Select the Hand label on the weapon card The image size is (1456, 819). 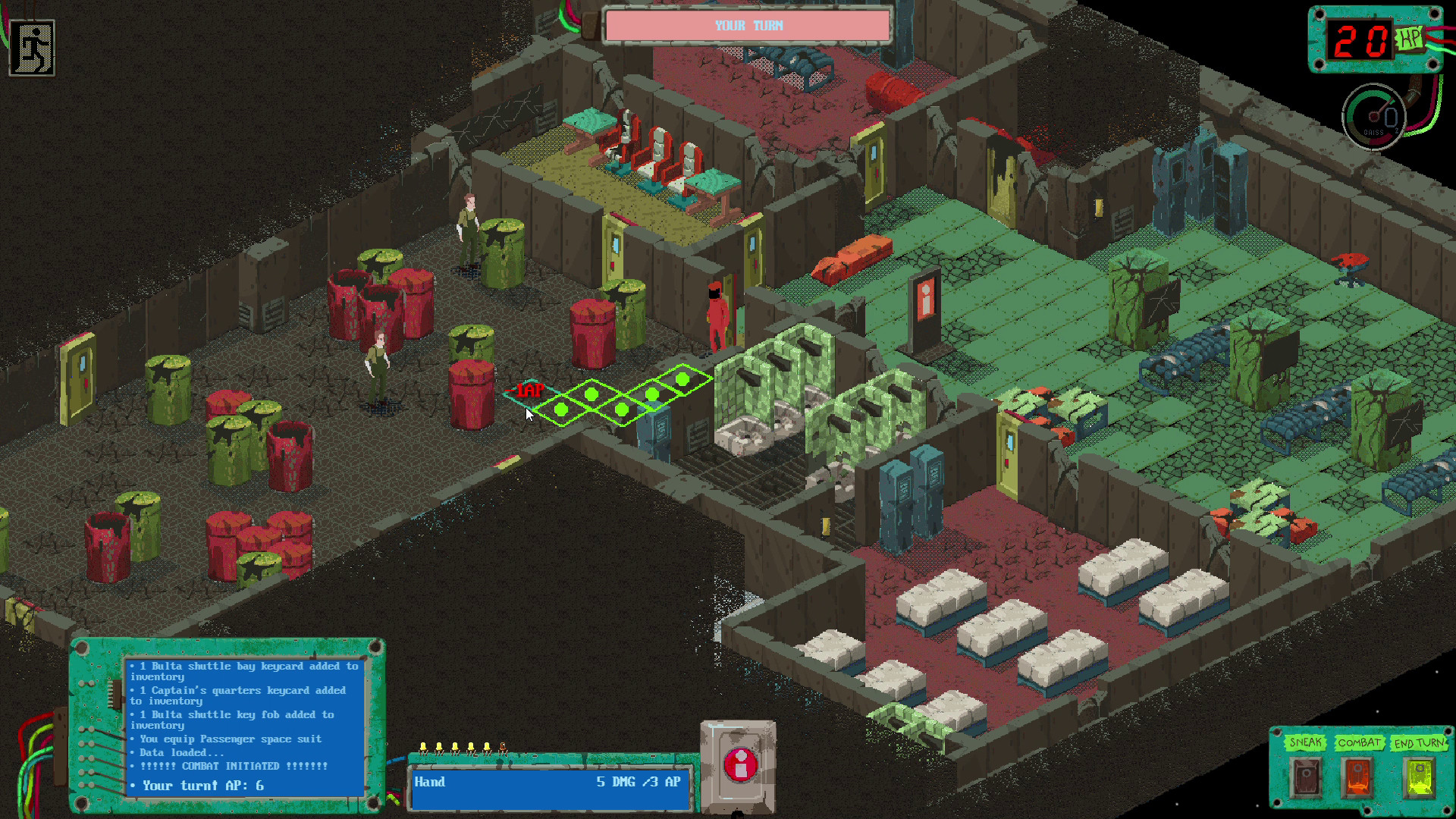(x=429, y=783)
